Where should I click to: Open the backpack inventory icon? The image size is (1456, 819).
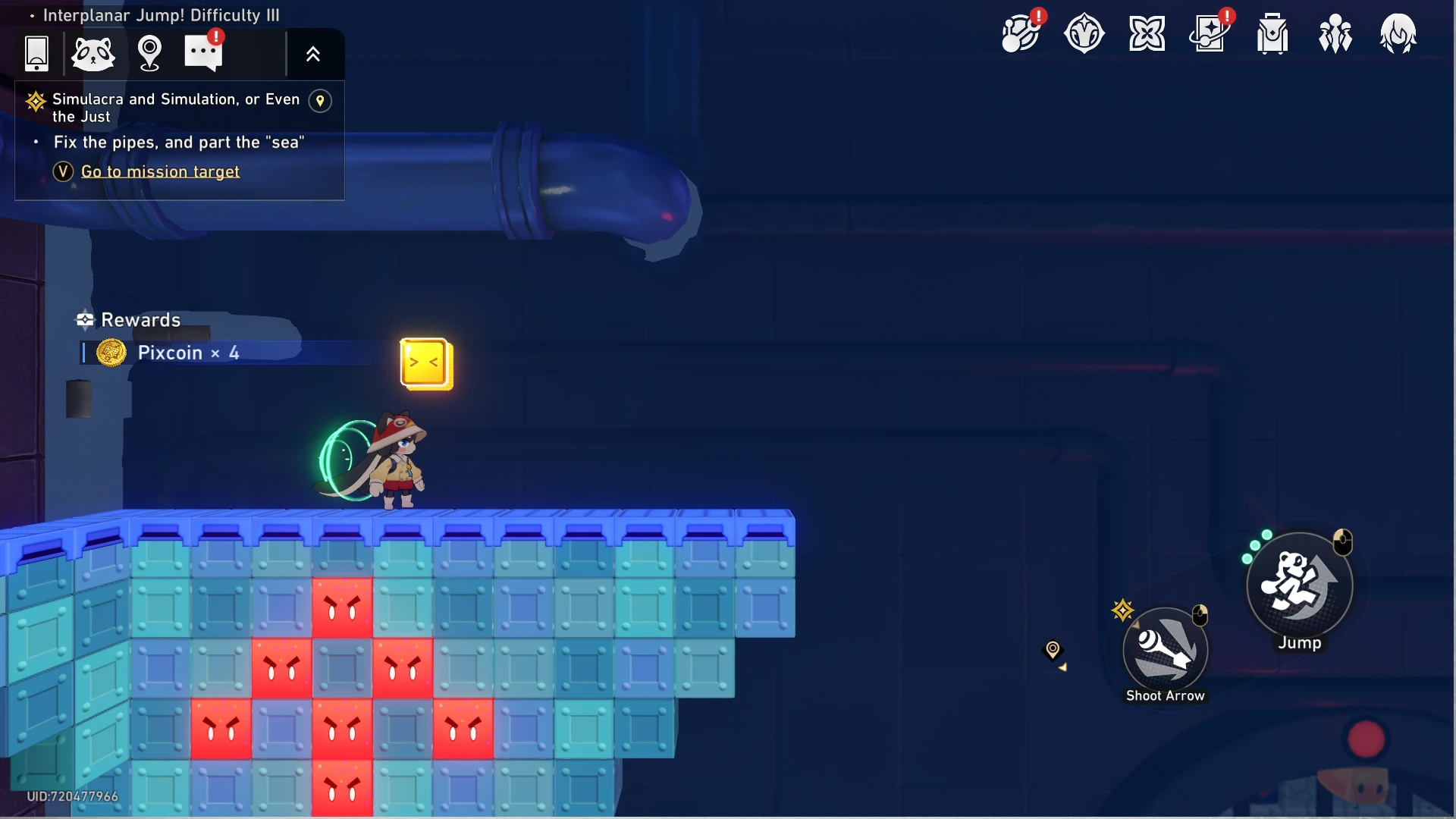1272,34
